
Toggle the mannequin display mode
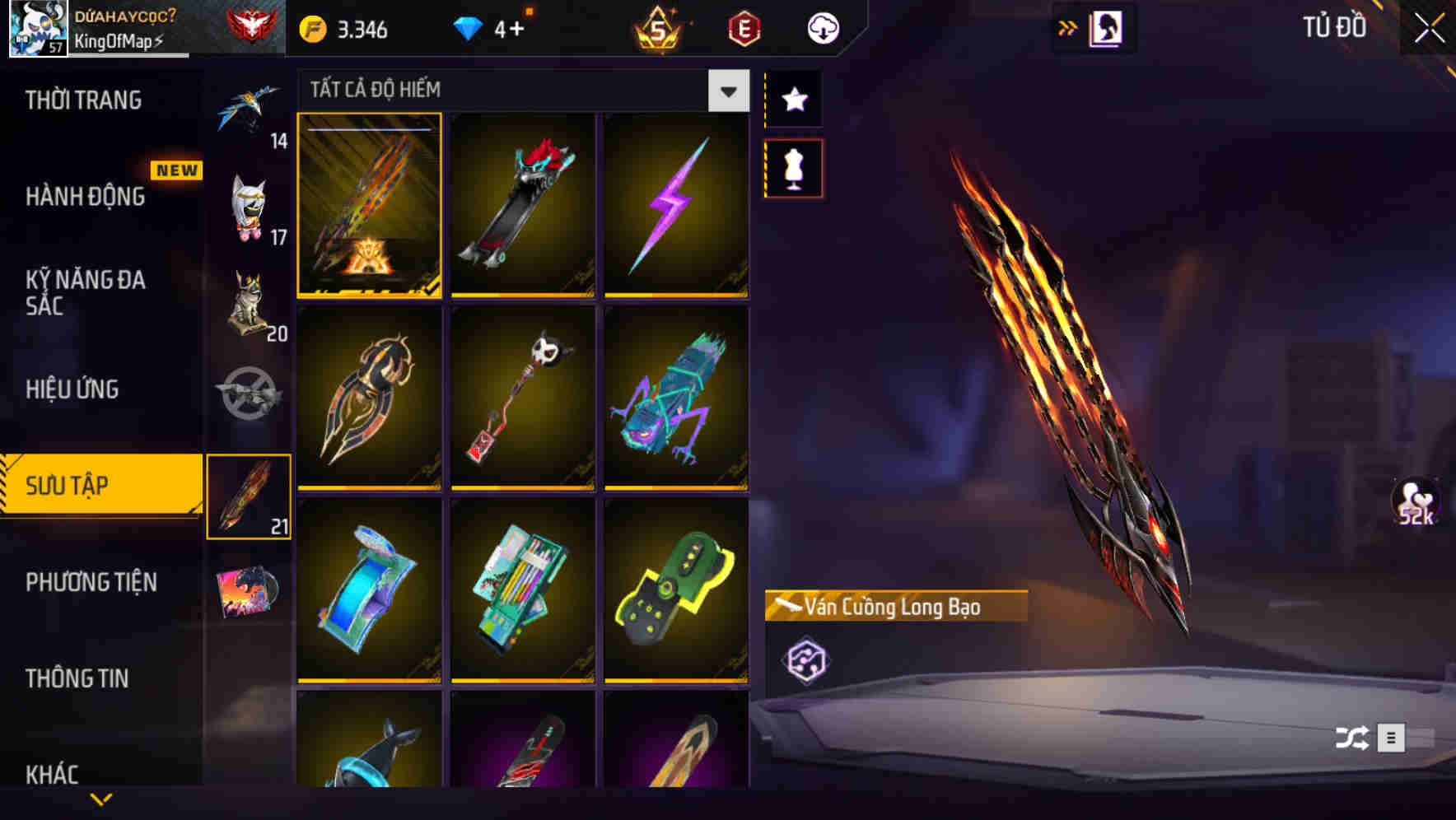793,167
